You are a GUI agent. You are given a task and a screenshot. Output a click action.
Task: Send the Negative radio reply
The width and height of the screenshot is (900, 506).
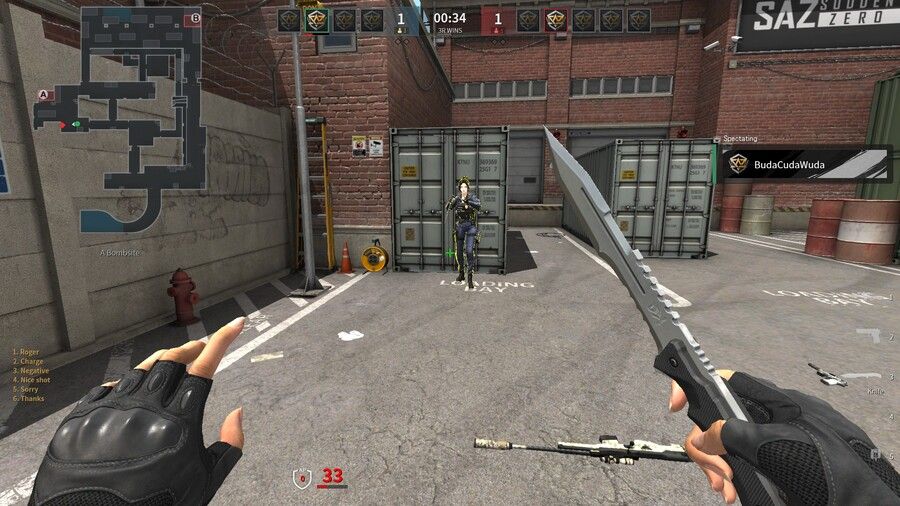click(32, 370)
